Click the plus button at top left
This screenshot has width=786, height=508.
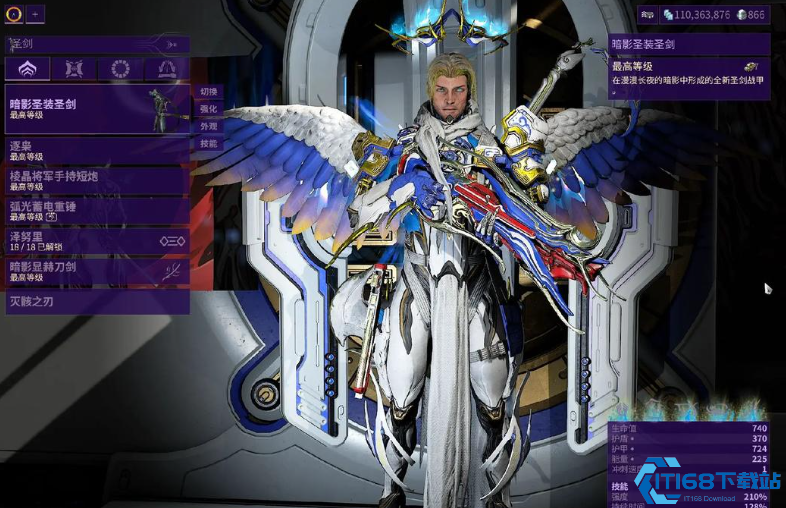36,14
